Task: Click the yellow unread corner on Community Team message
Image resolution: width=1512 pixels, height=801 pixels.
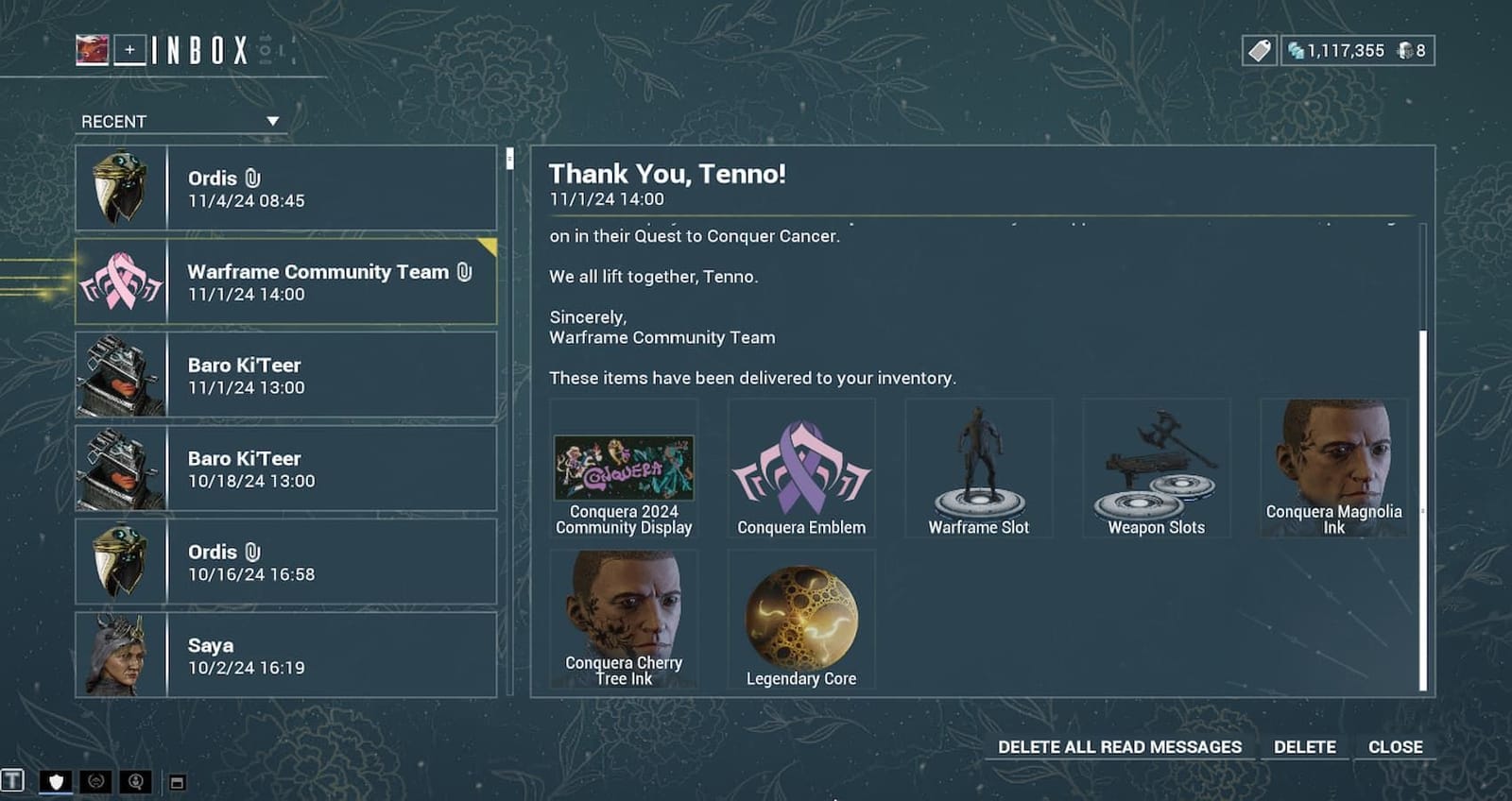Action: [490, 247]
